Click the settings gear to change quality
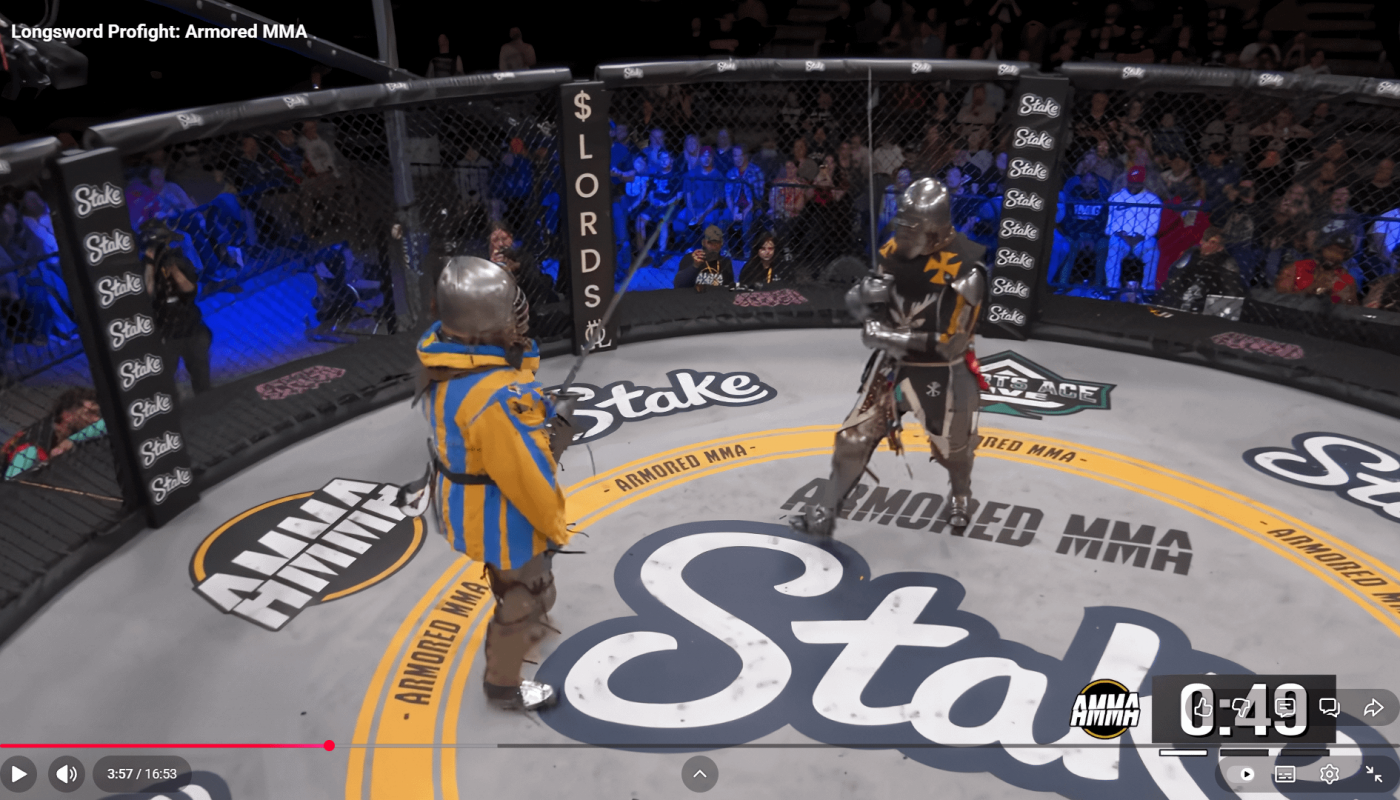Image resolution: width=1400 pixels, height=800 pixels. tap(1329, 773)
